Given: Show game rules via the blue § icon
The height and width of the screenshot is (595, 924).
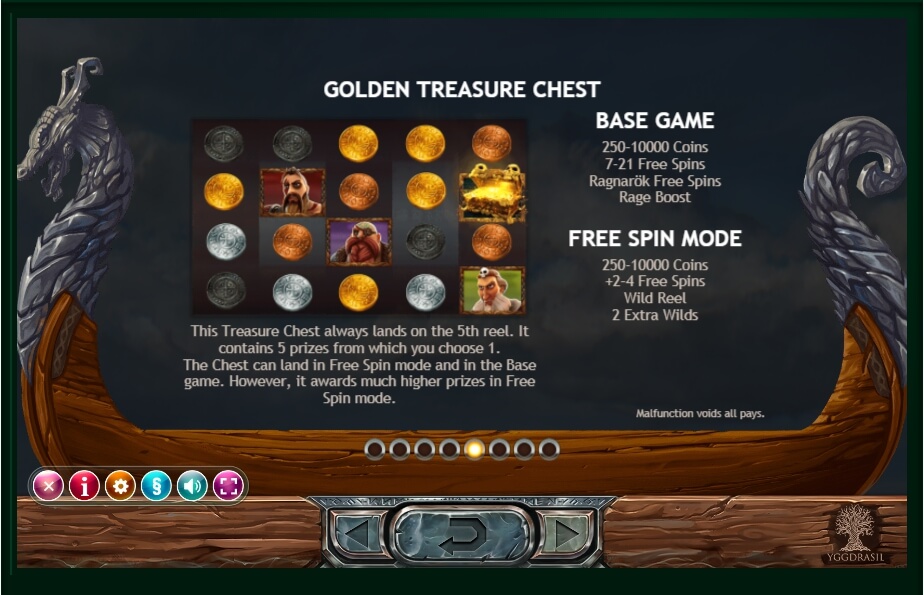Looking at the screenshot, I should click(x=156, y=487).
